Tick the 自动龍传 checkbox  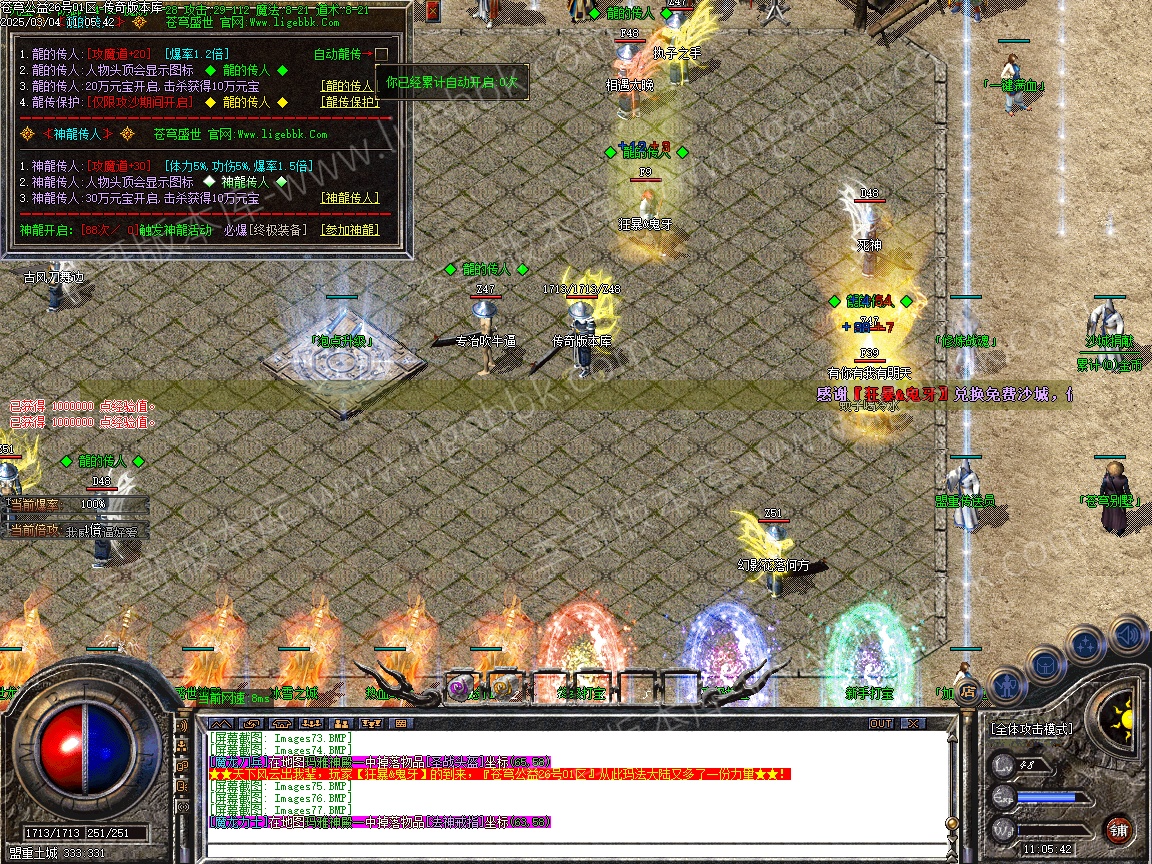click(x=381, y=54)
